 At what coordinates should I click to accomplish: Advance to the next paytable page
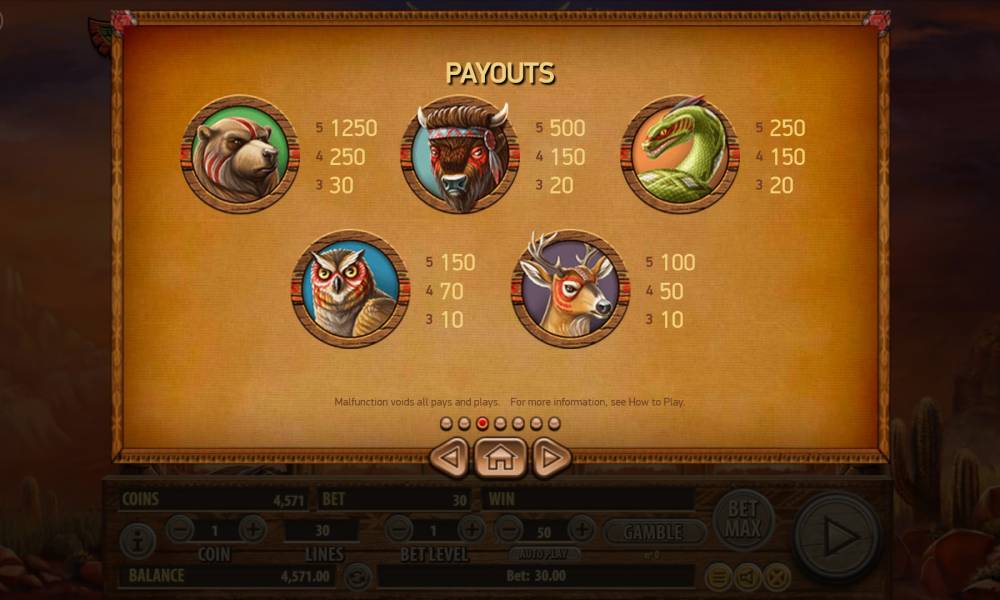551,458
